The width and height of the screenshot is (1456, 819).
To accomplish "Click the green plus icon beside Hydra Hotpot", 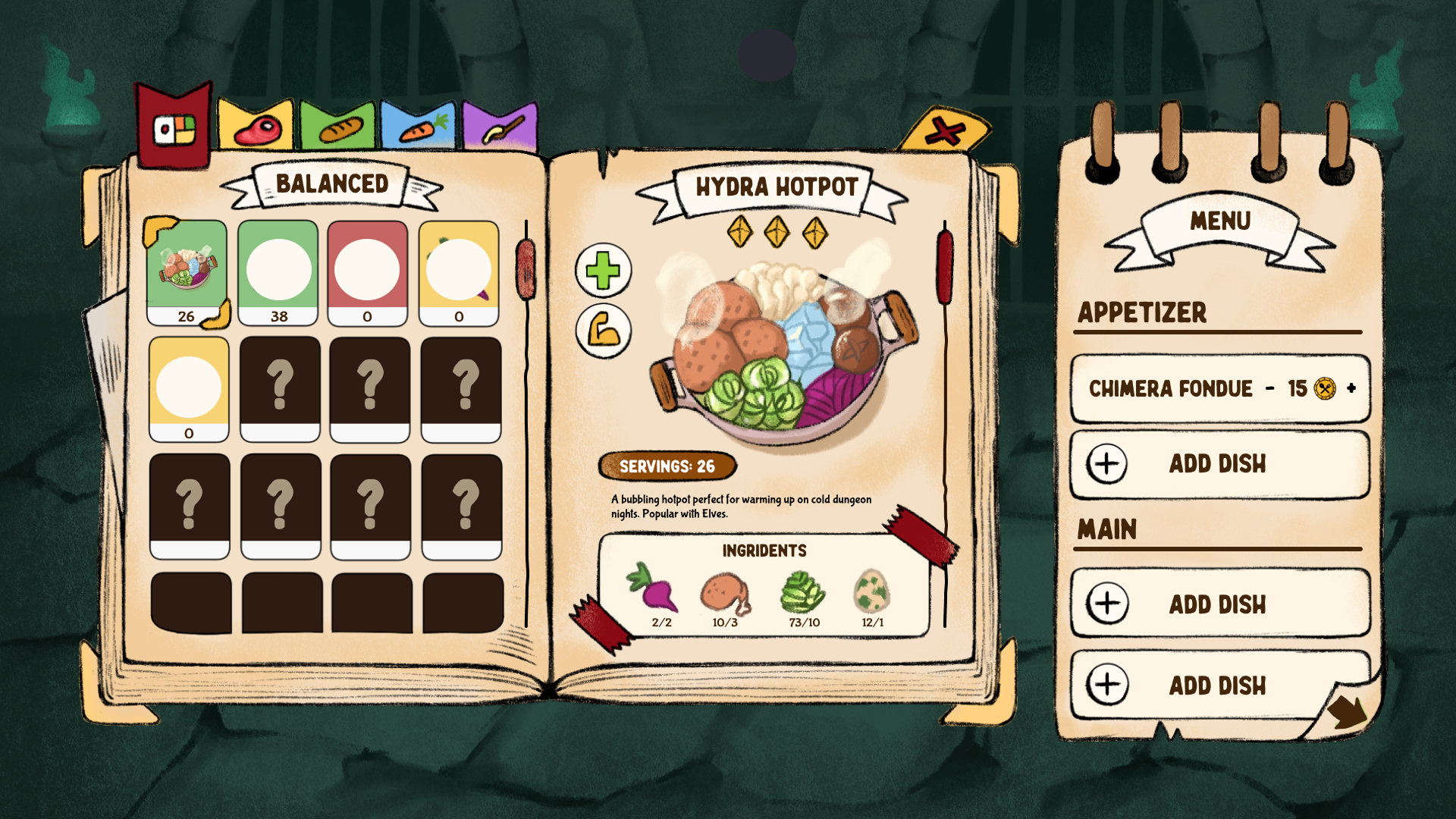I will pyautogui.click(x=601, y=271).
